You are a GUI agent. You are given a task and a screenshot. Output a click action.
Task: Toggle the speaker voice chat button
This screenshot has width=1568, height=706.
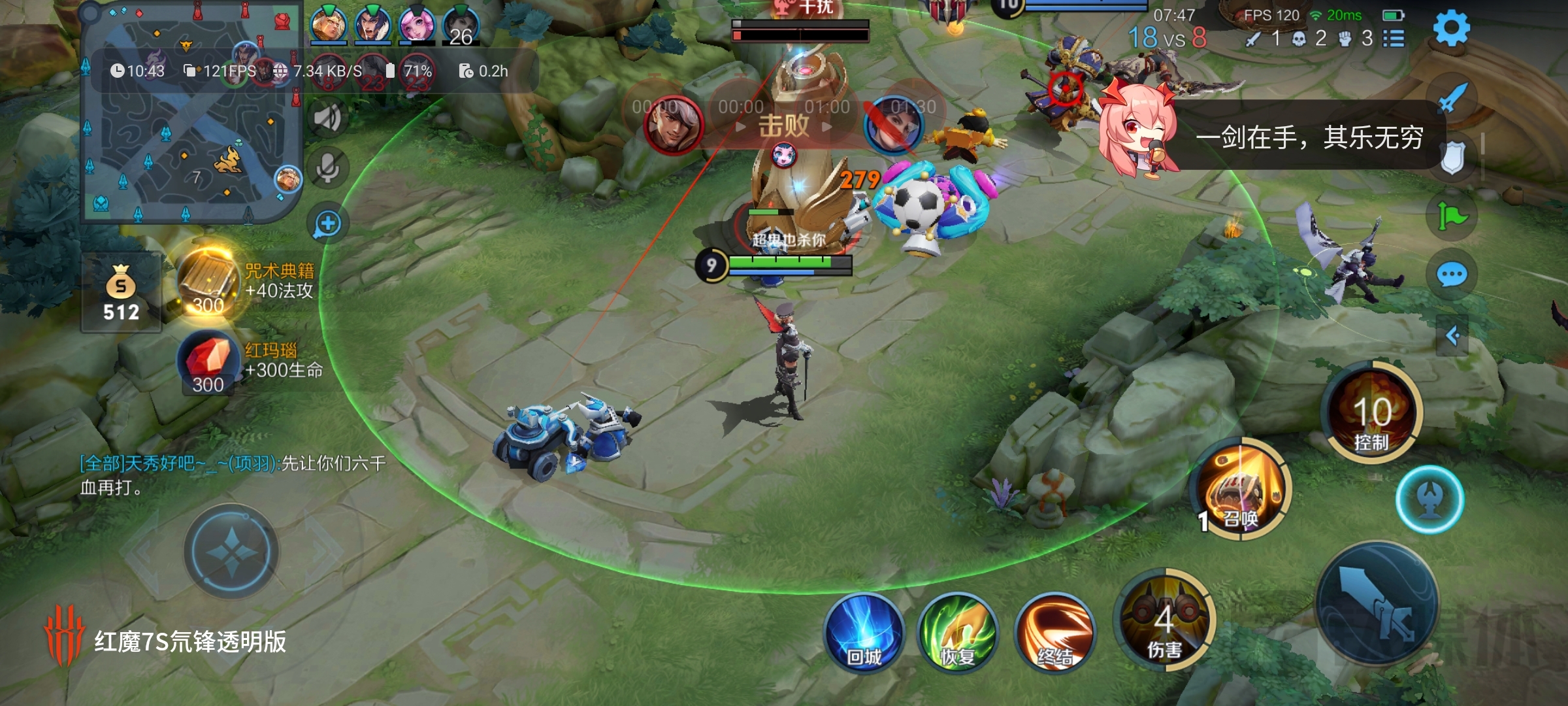(x=327, y=118)
